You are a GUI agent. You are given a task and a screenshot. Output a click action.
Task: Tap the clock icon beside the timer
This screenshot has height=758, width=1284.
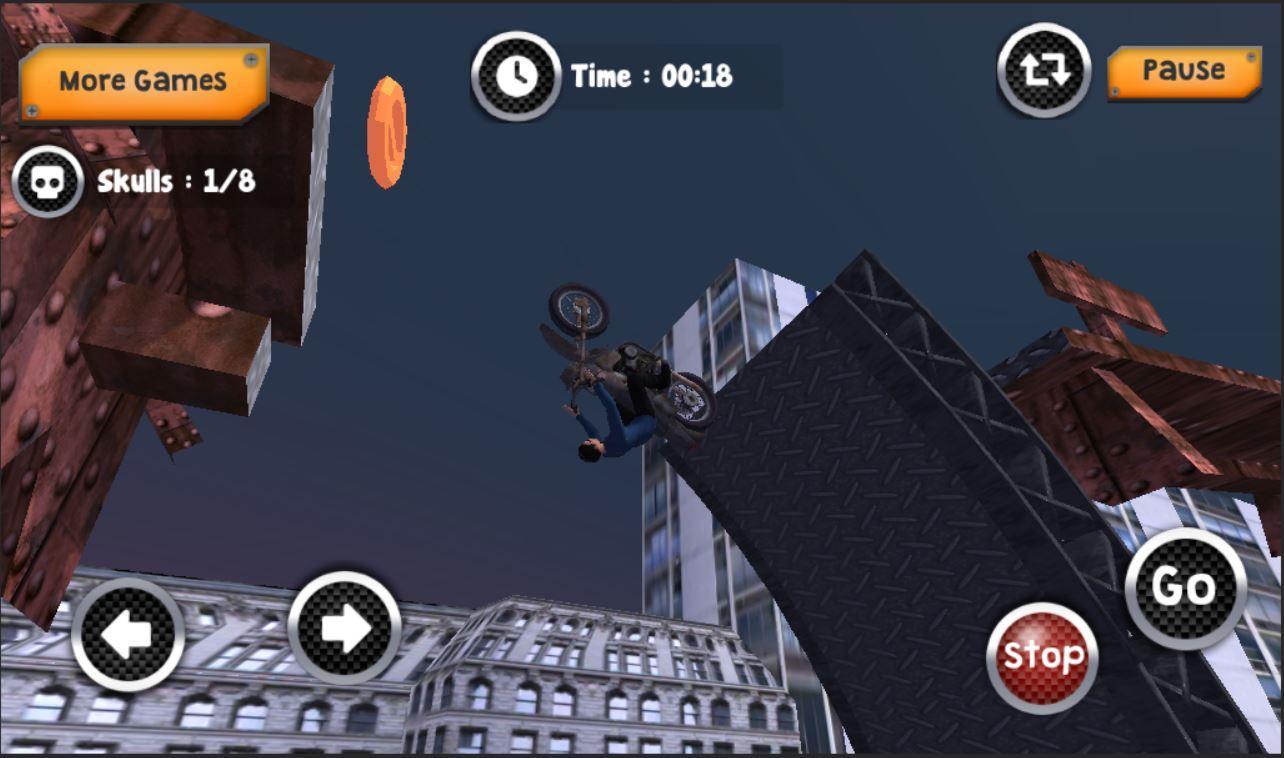[516, 74]
